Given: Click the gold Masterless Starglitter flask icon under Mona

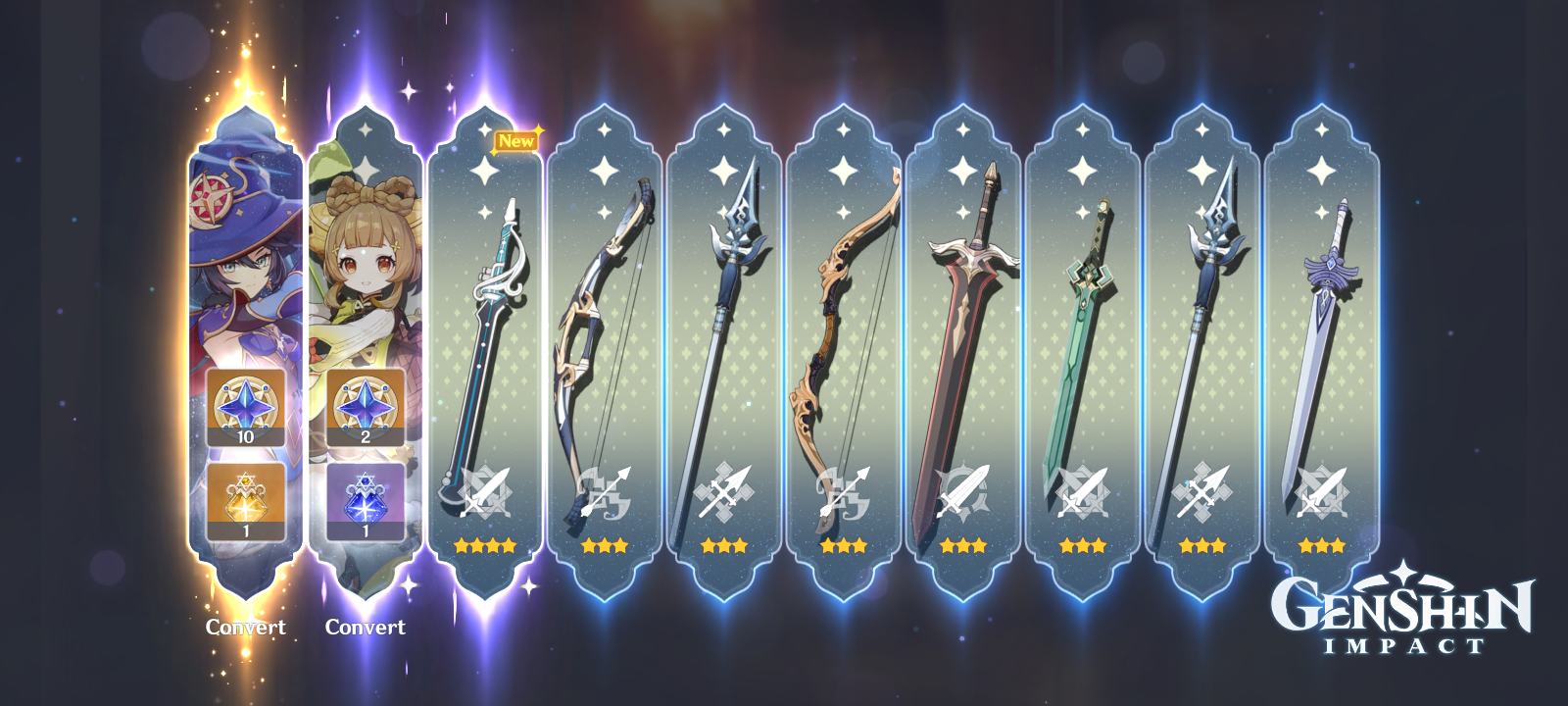Looking at the screenshot, I should pyautogui.click(x=244, y=499).
